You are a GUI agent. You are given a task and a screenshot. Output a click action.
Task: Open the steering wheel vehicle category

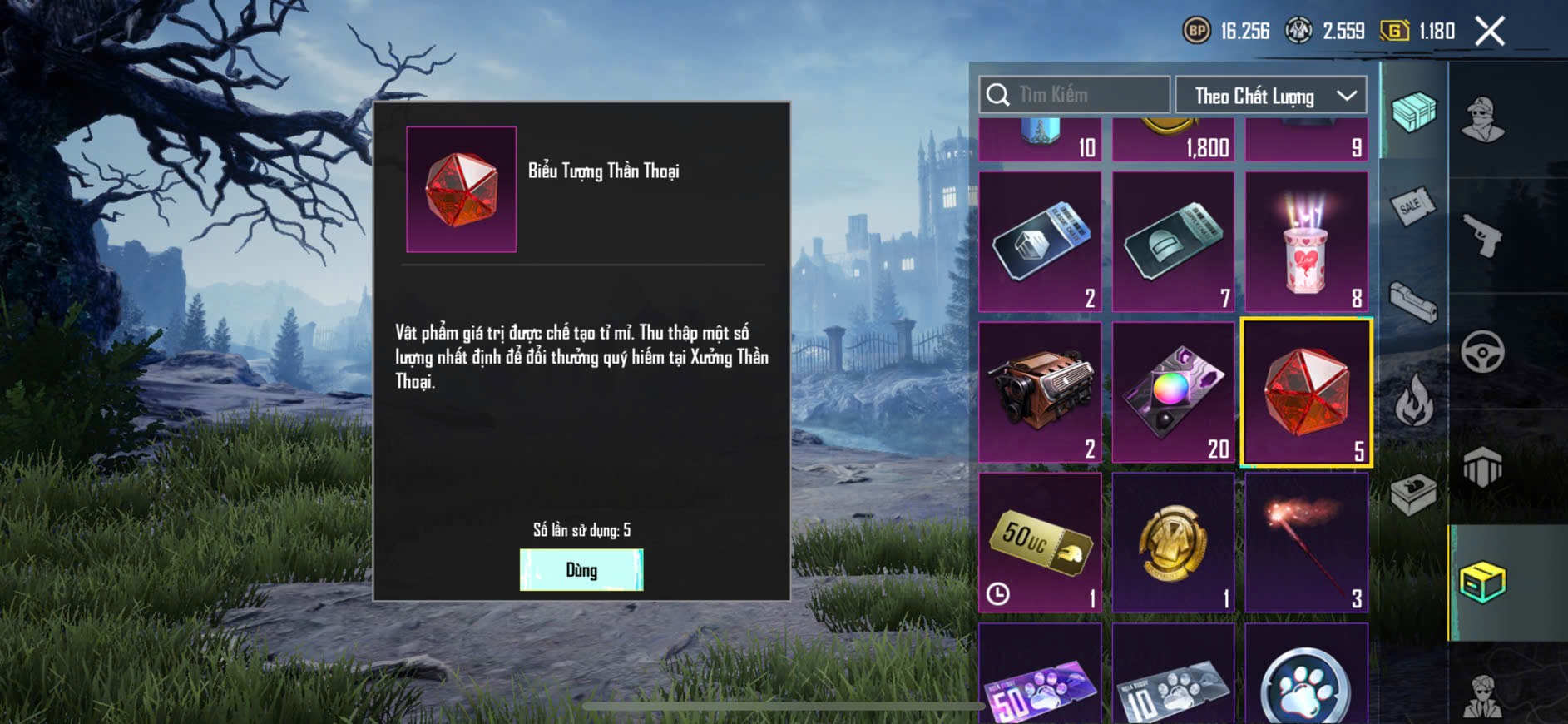click(1483, 352)
